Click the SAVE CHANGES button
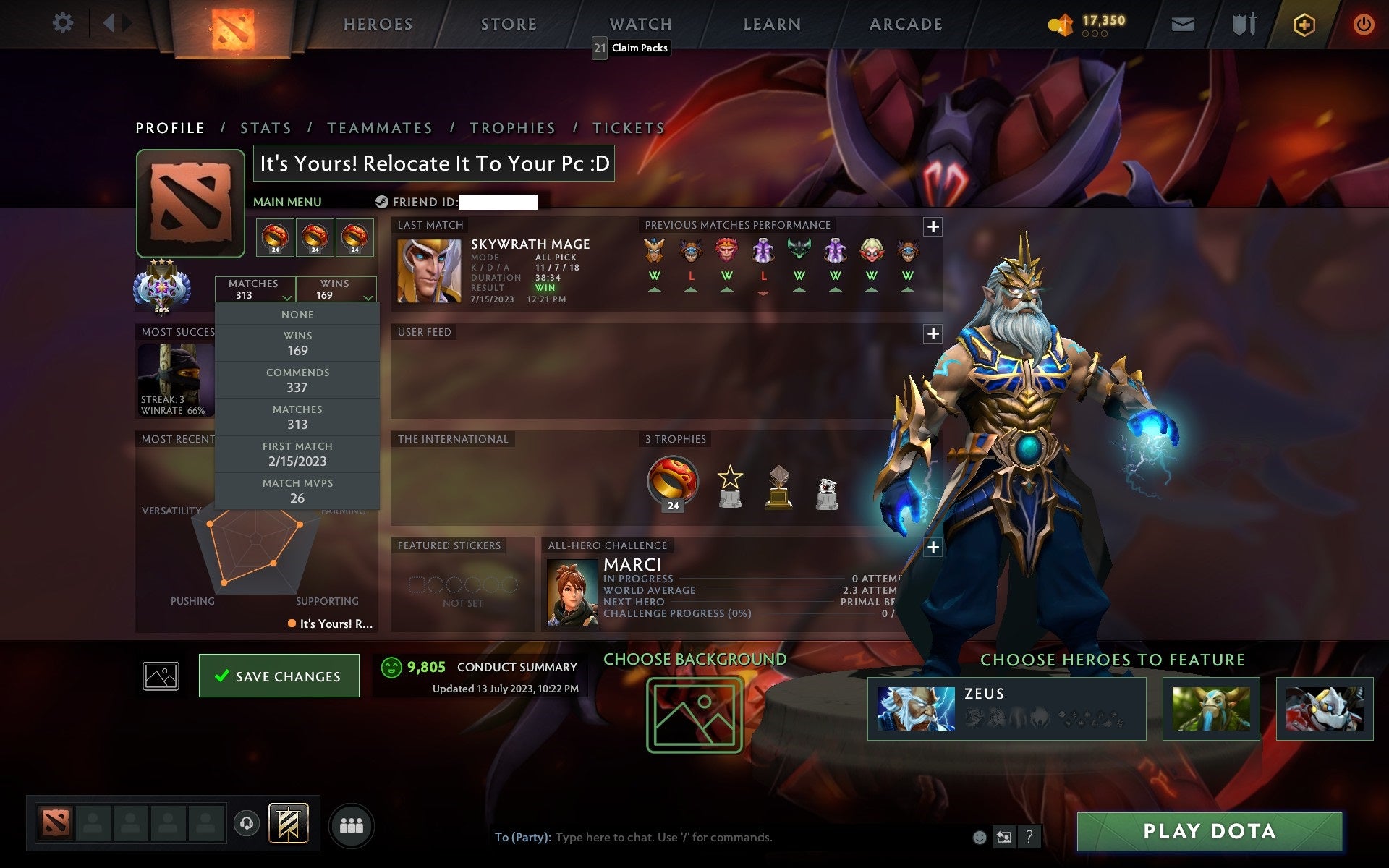1389x868 pixels. click(279, 676)
